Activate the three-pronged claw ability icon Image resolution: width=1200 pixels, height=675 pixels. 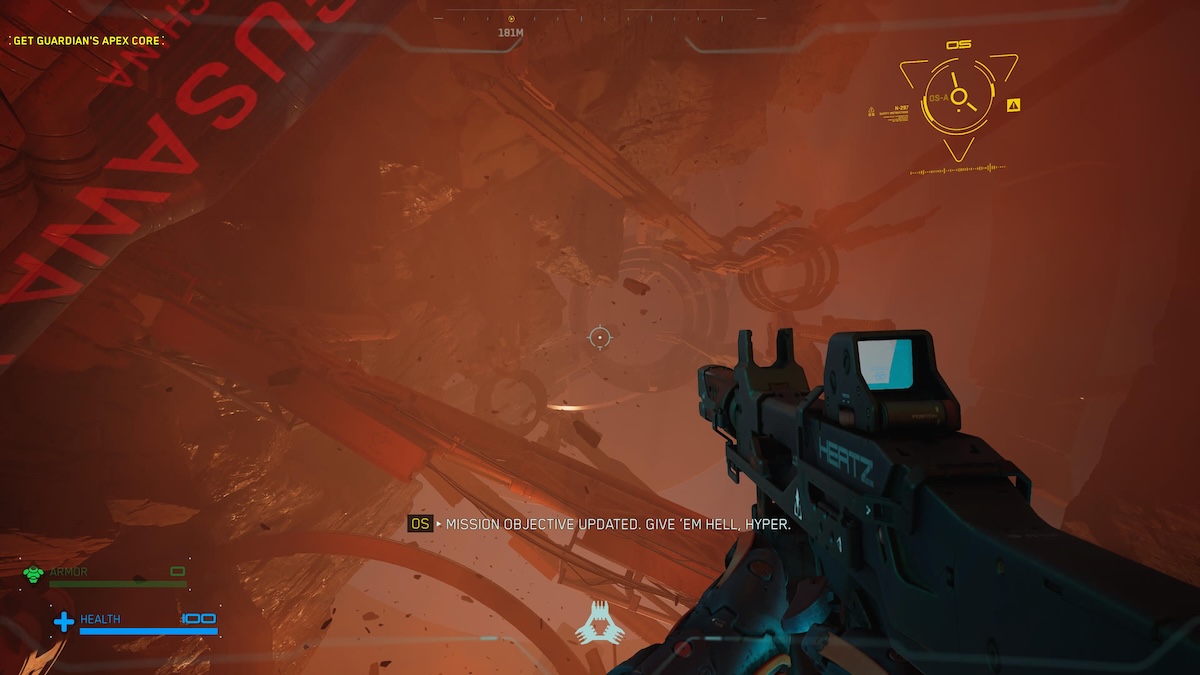[600, 623]
